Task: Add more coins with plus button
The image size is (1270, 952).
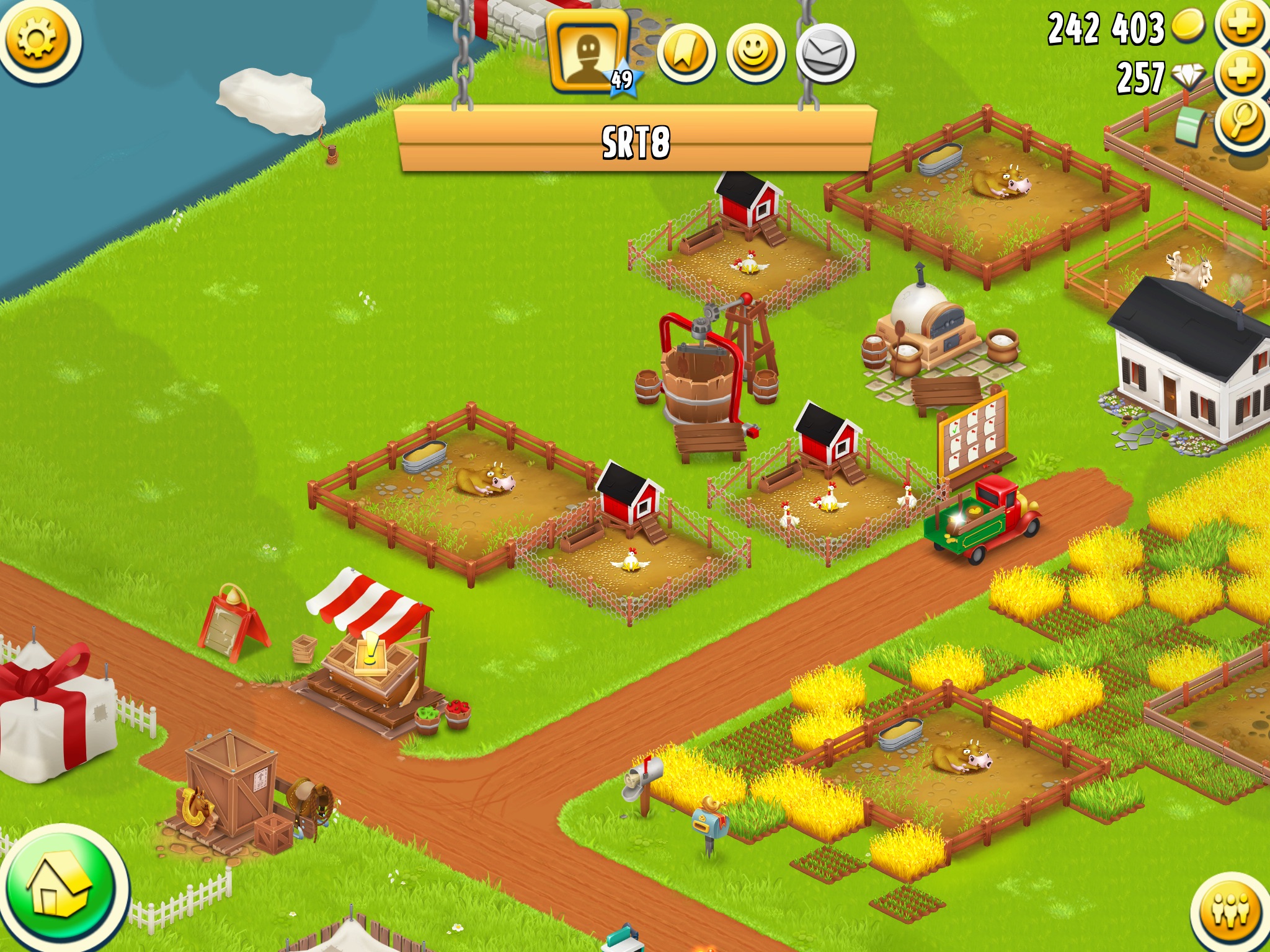Action: pos(1241,25)
